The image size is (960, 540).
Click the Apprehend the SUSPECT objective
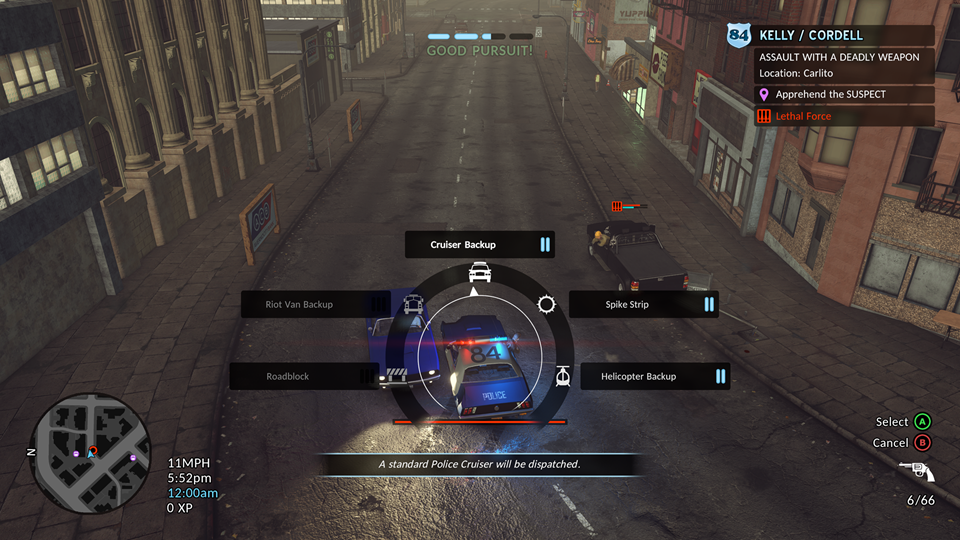click(x=845, y=94)
